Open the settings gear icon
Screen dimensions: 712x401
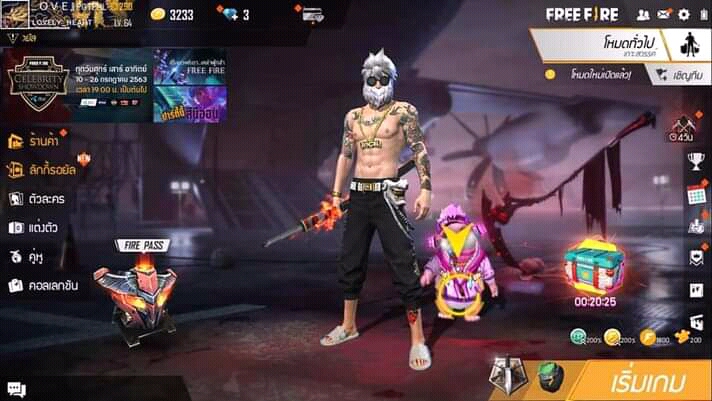point(684,15)
